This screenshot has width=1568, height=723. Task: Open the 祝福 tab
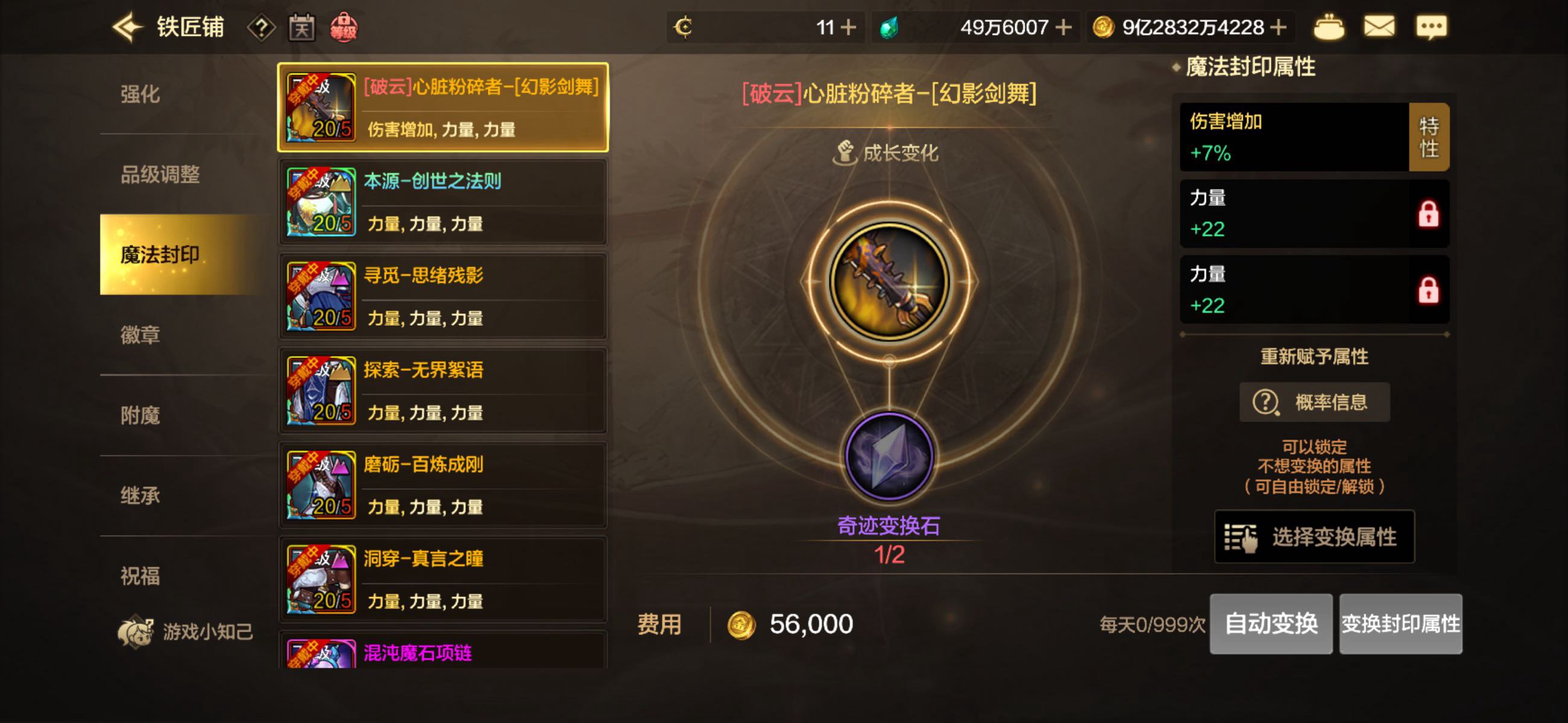140,576
